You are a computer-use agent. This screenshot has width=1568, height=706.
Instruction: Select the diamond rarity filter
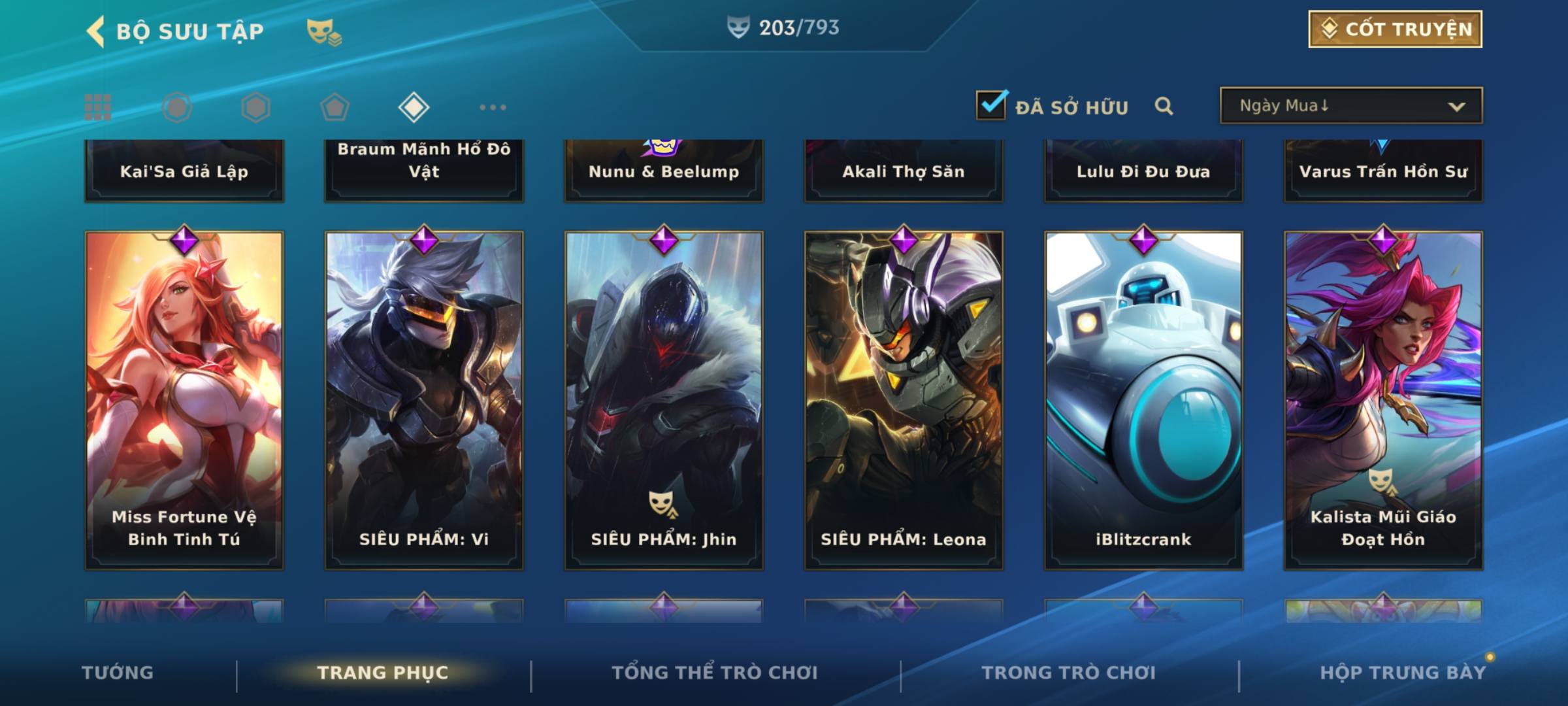[414, 107]
